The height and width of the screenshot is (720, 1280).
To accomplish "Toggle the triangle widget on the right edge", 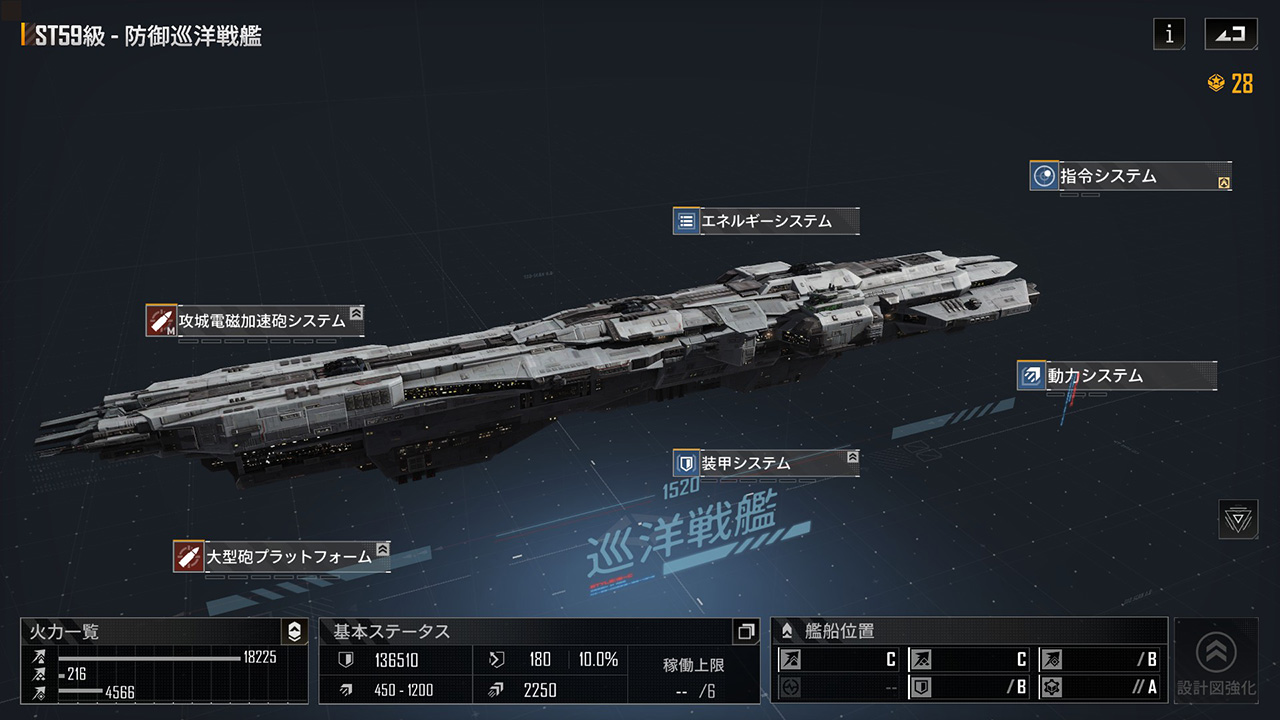I will (1239, 517).
